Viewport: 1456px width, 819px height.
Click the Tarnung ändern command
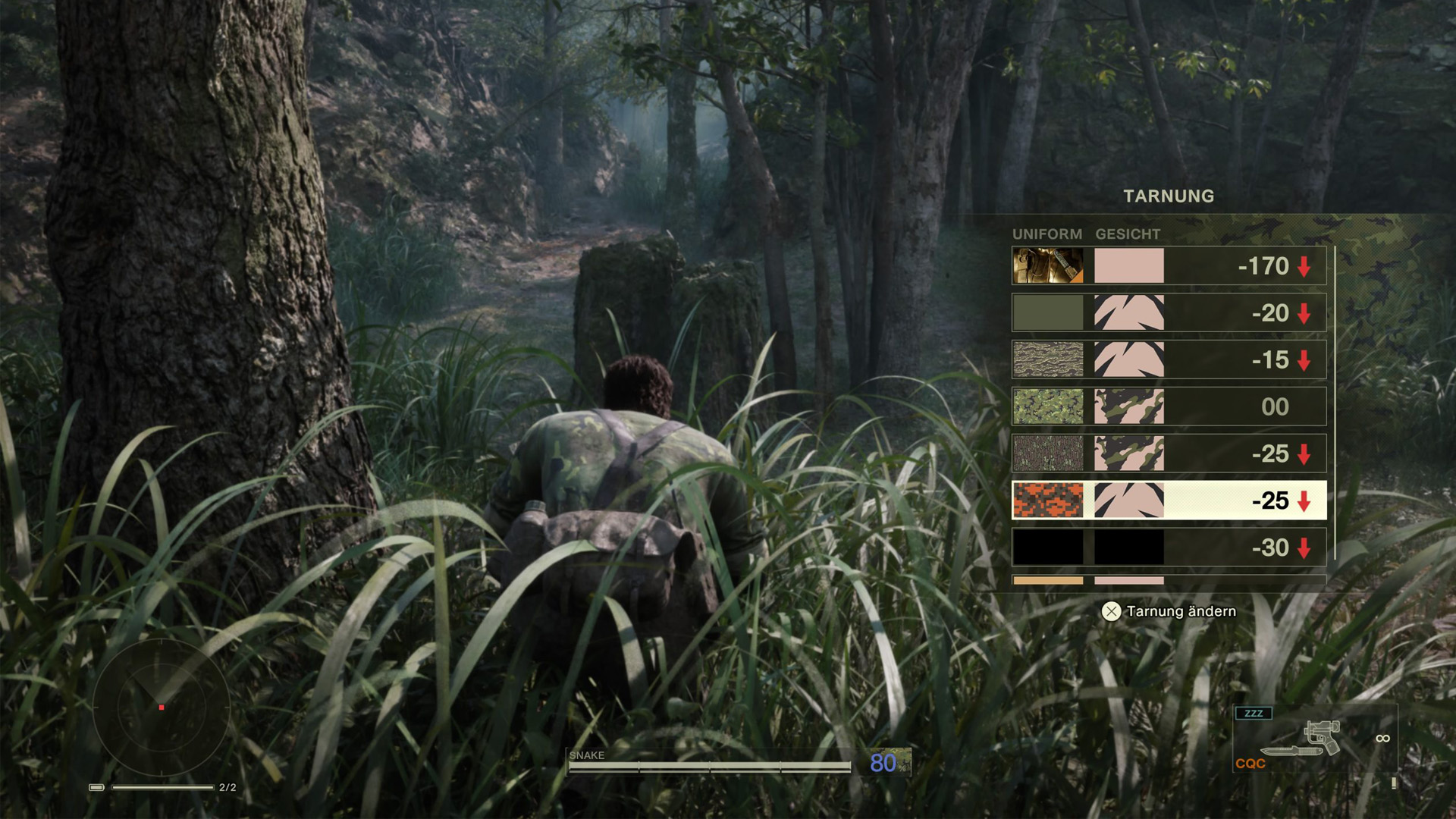pos(1168,610)
